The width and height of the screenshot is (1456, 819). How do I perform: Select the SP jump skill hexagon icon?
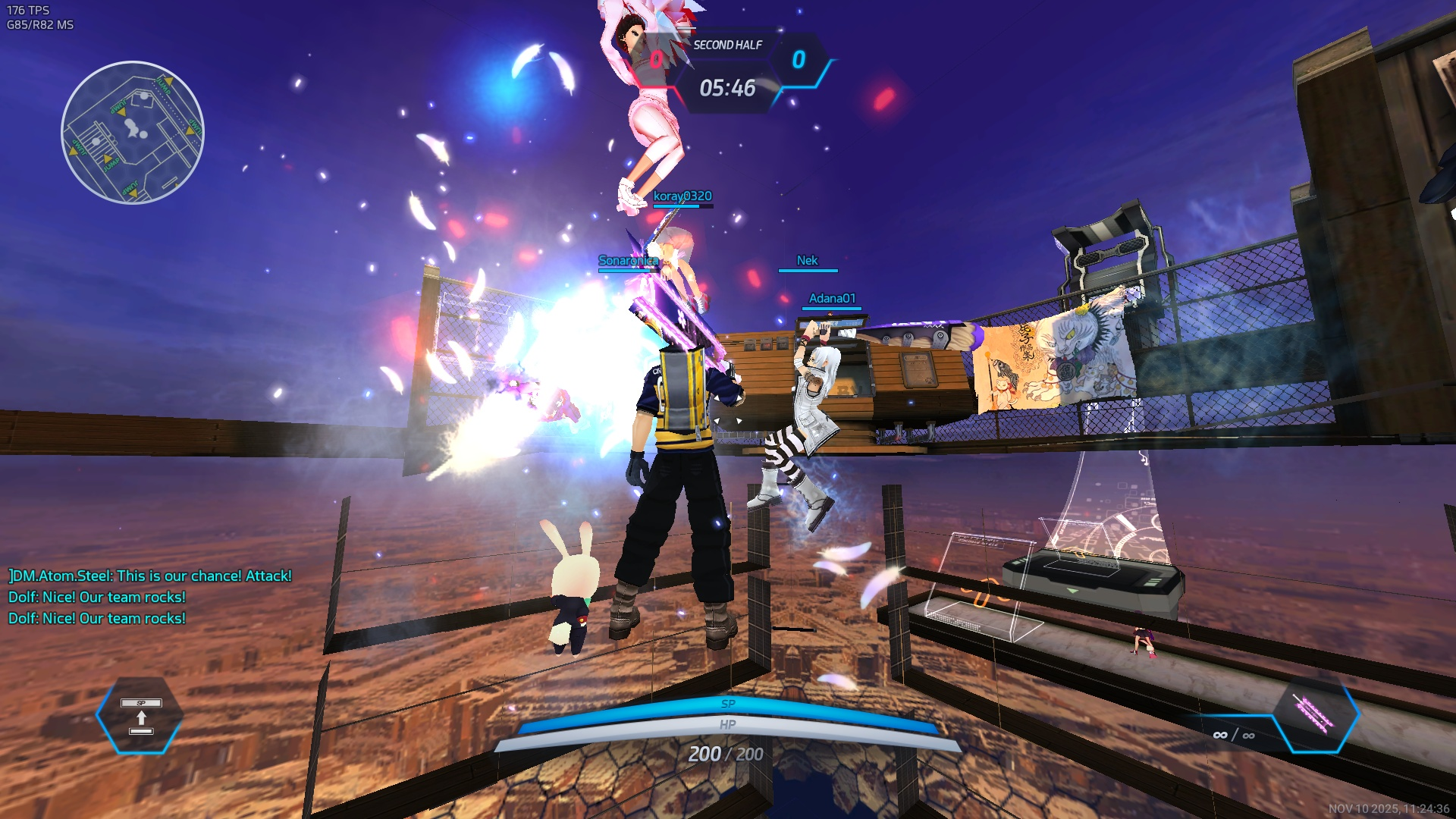pos(140,716)
